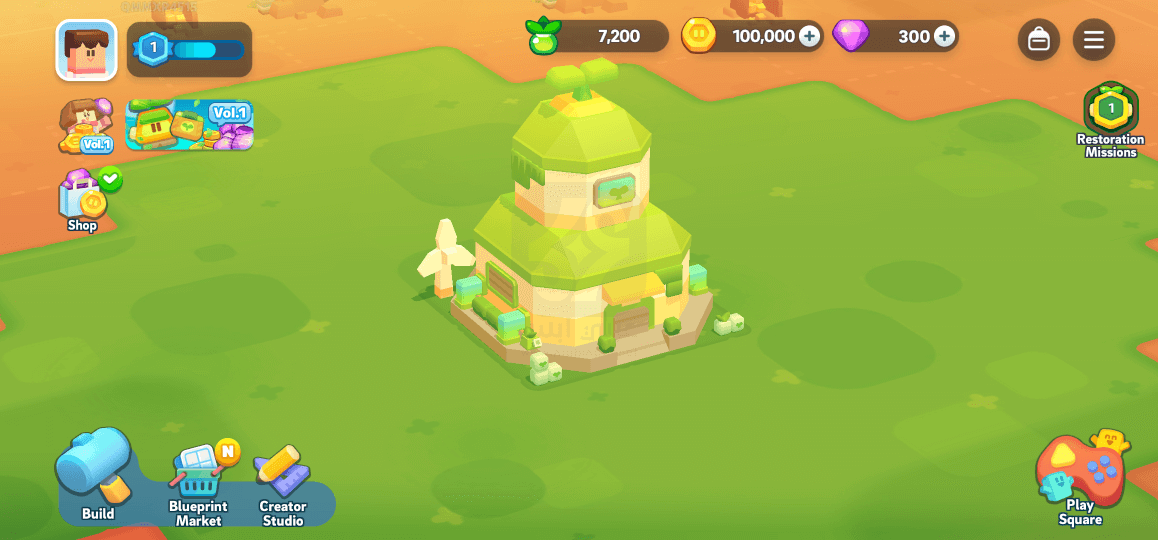Add more purple gems with plus button

point(944,37)
